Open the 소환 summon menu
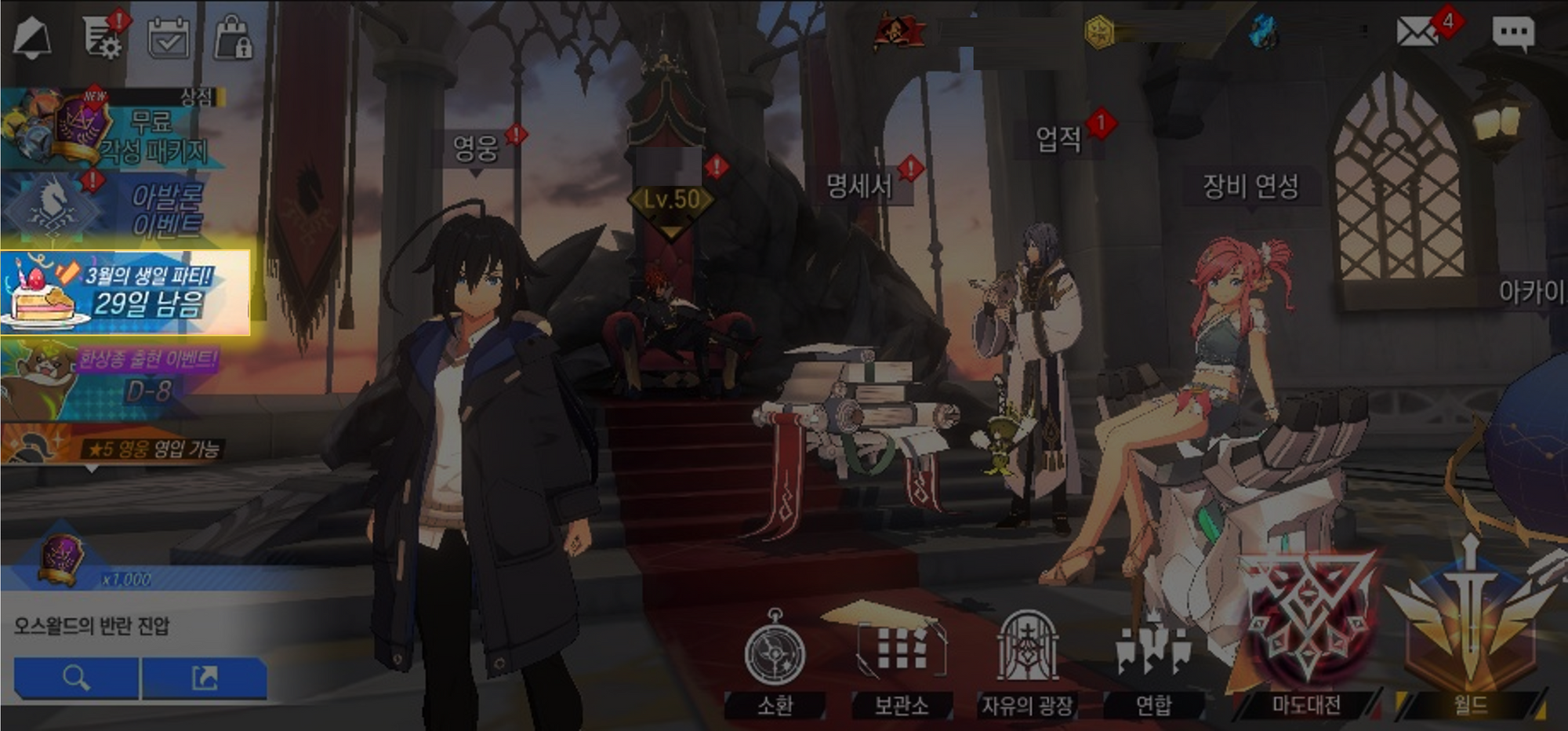The height and width of the screenshot is (731, 1568). pos(775,664)
